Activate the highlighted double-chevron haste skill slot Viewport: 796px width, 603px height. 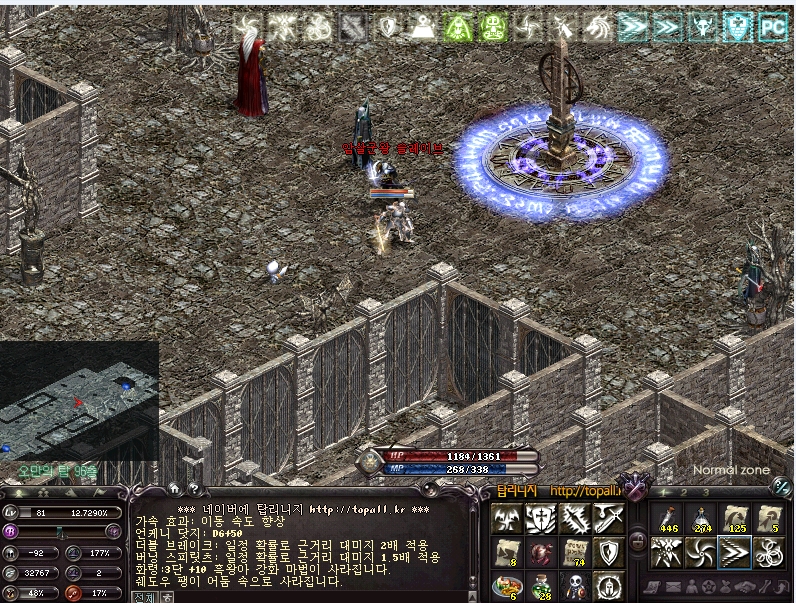pyautogui.click(x=734, y=552)
